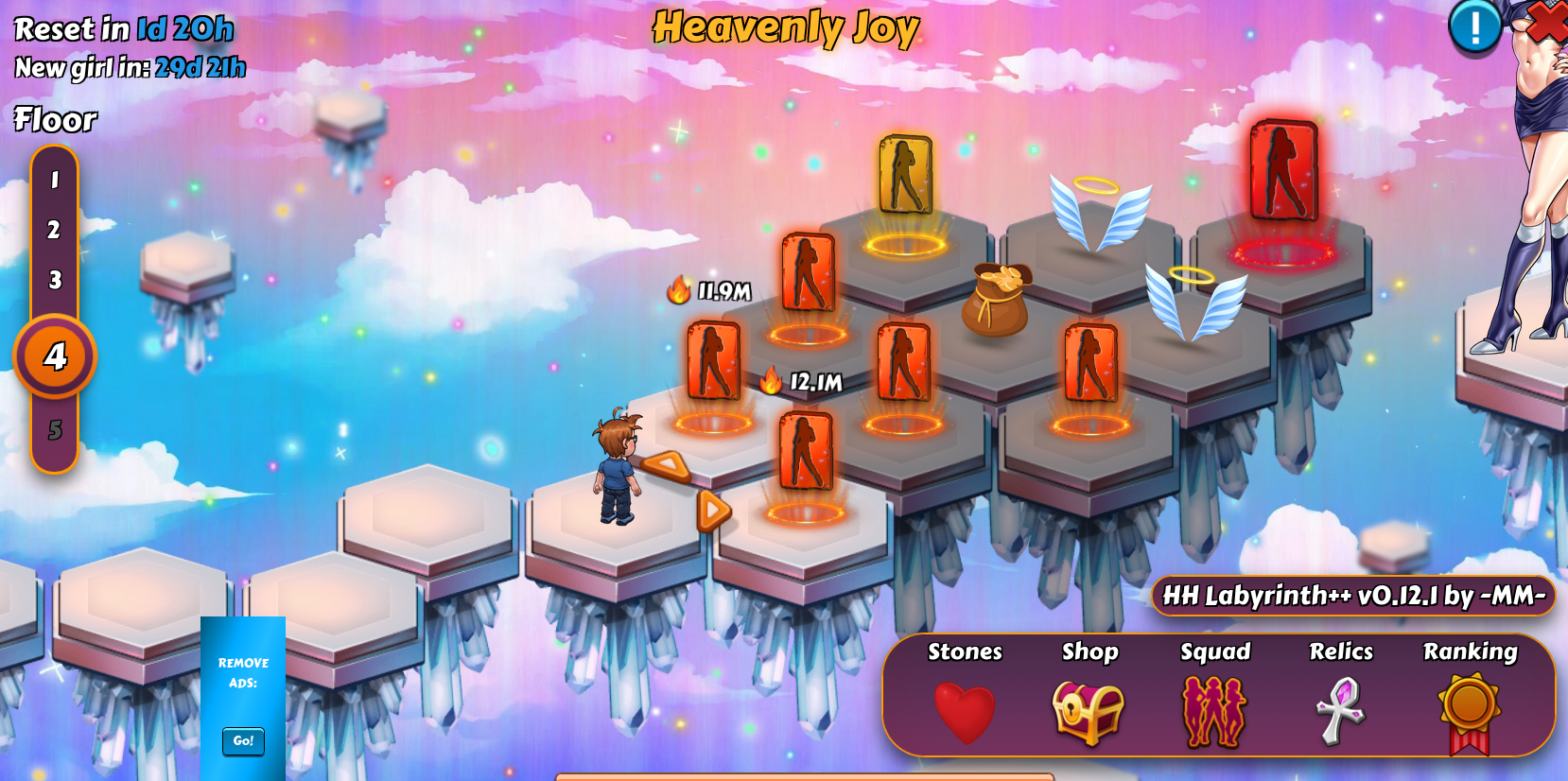This screenshot has width=1568, height=781.
Task: Open the Shop treasure chest
Action: click(x=1088, y=711)
